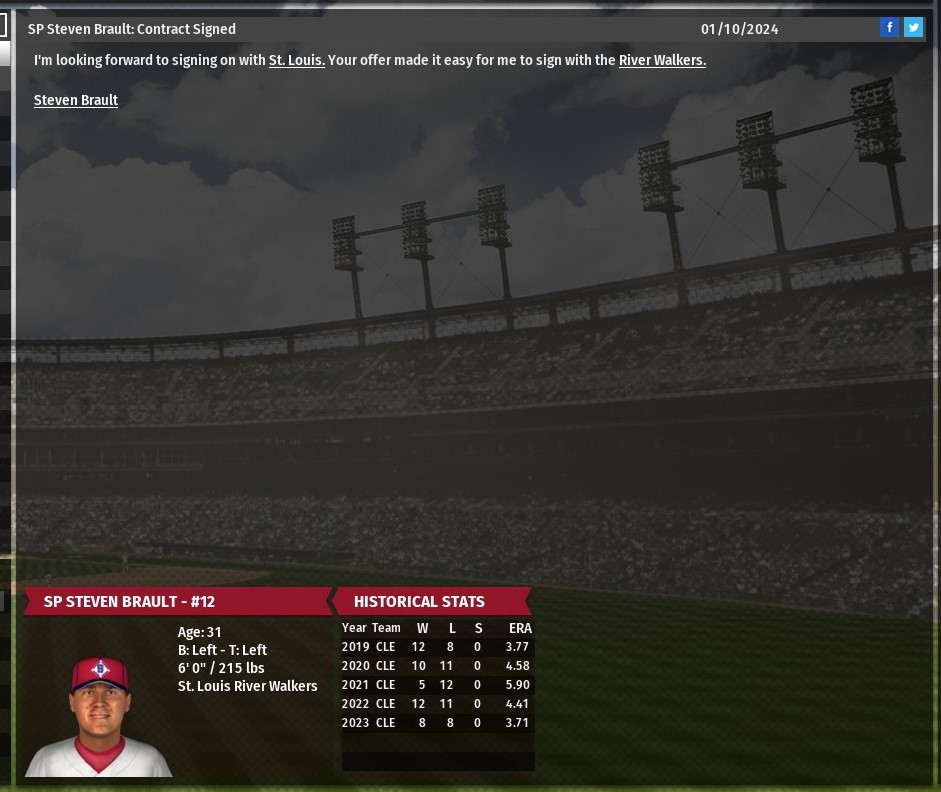Screen dimensions: 941x792
Task: Open Steven Brault's signature link
Action: click(x=76, y=100)
